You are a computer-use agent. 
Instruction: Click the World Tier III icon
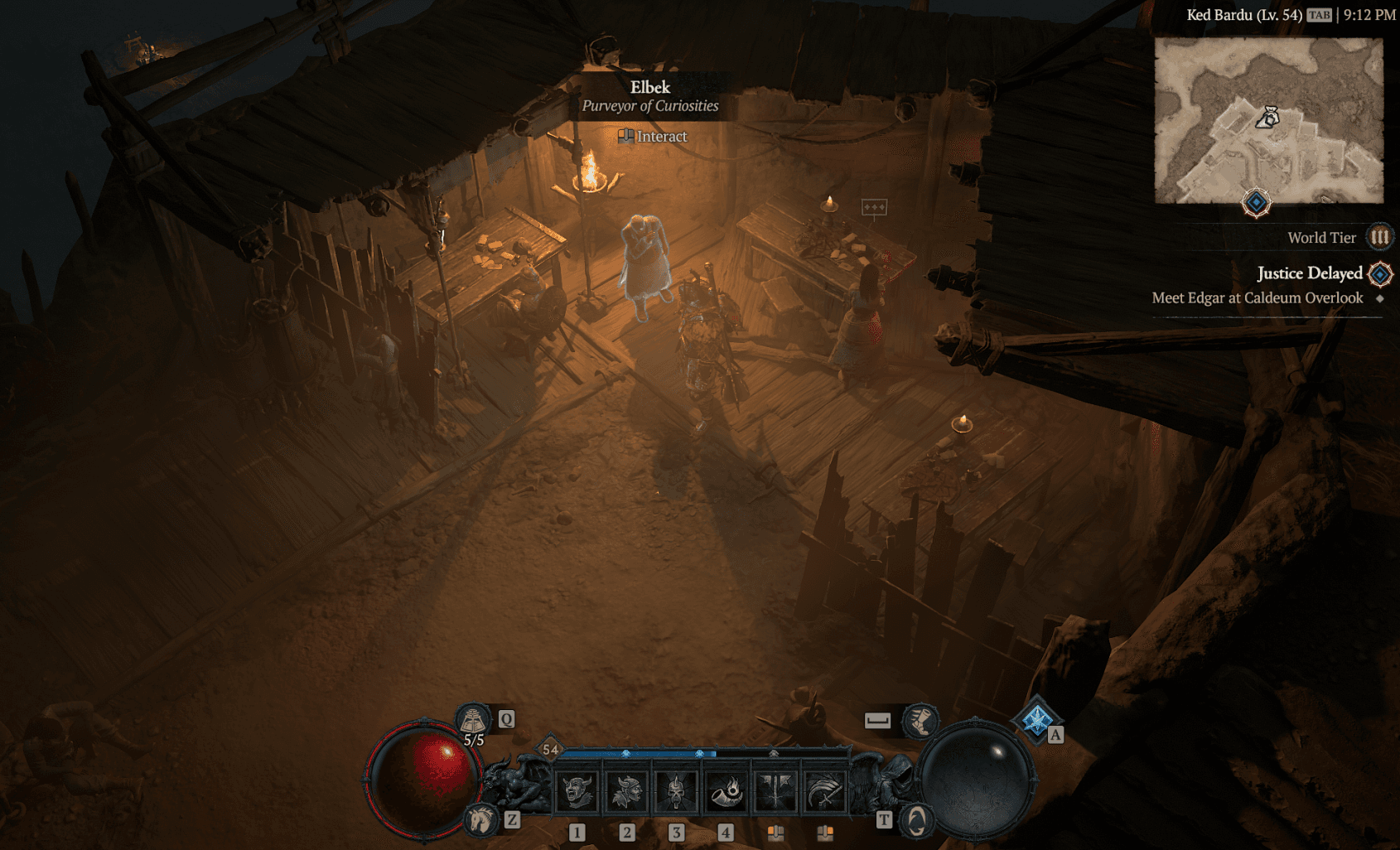click(1380, 237)
